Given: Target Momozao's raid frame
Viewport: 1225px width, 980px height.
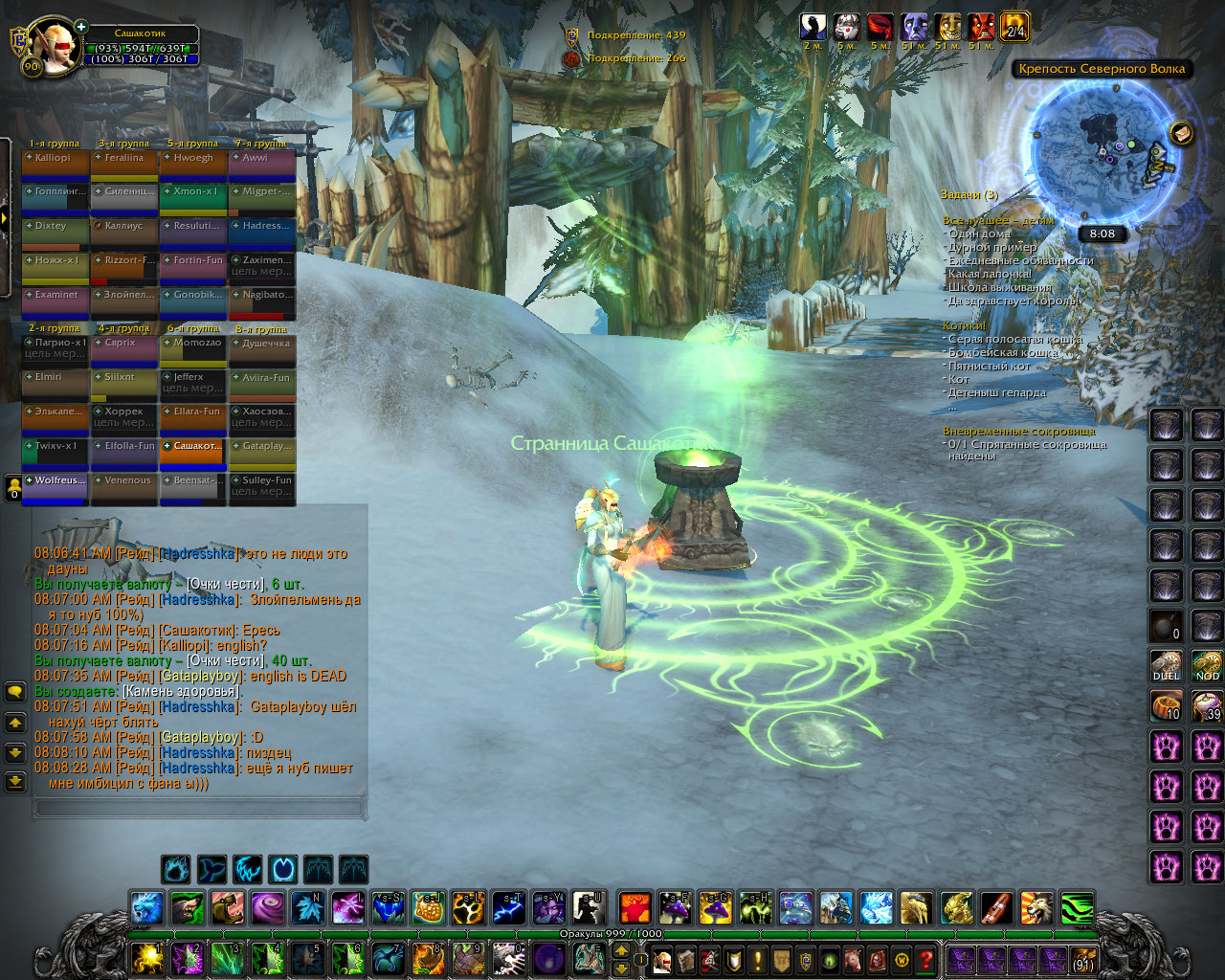Looking at the screenshot, I should (193, 348).
